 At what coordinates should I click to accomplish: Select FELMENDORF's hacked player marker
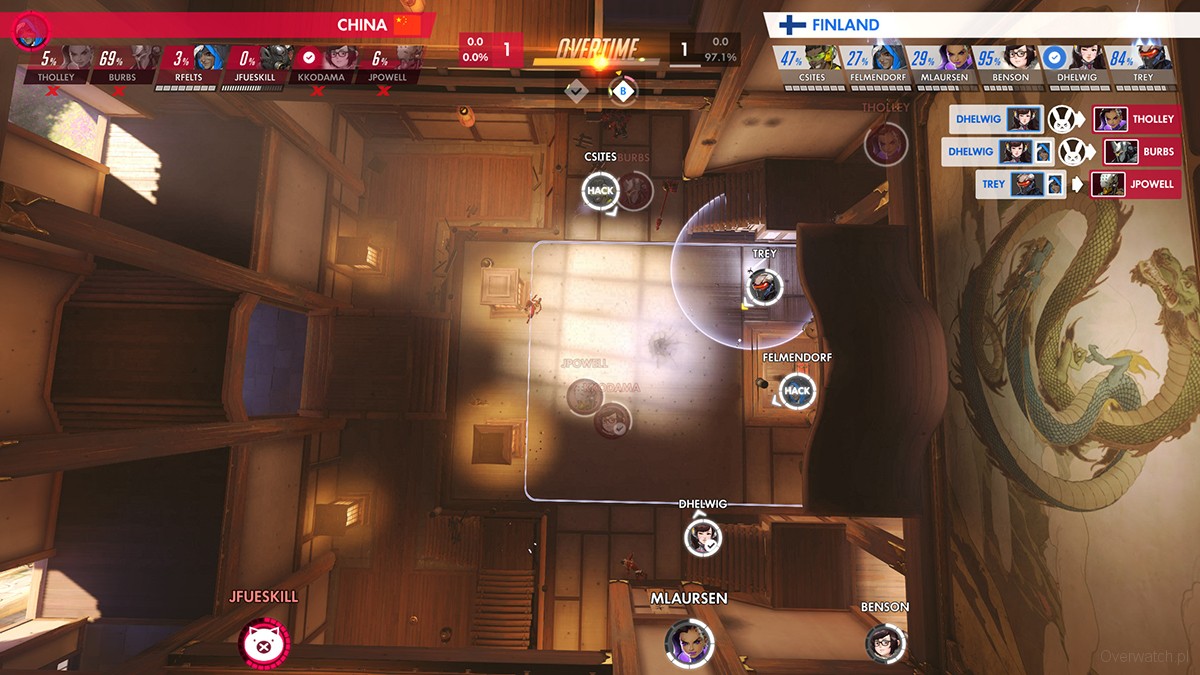(x=797, y=390)
